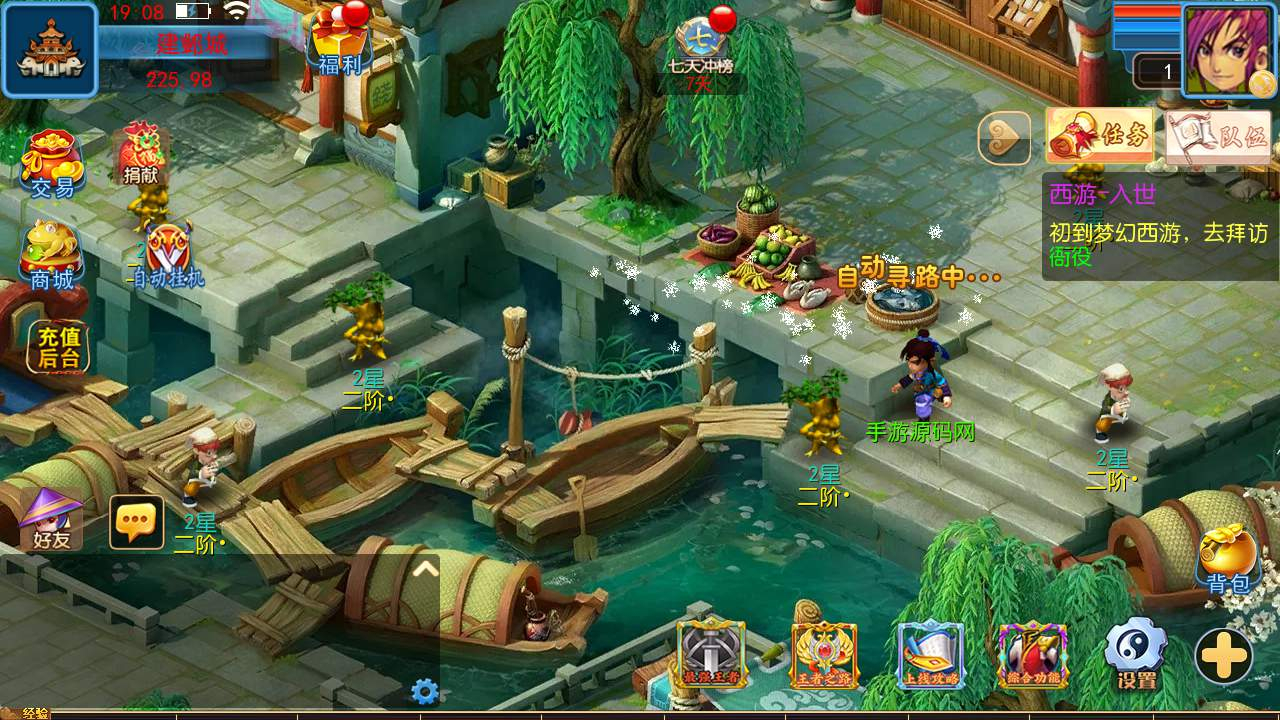Viewport: 1280px width, 720px height.
Task: Open the 七天冲榜 seven-day ranking event
Action: tap(701, 47)
